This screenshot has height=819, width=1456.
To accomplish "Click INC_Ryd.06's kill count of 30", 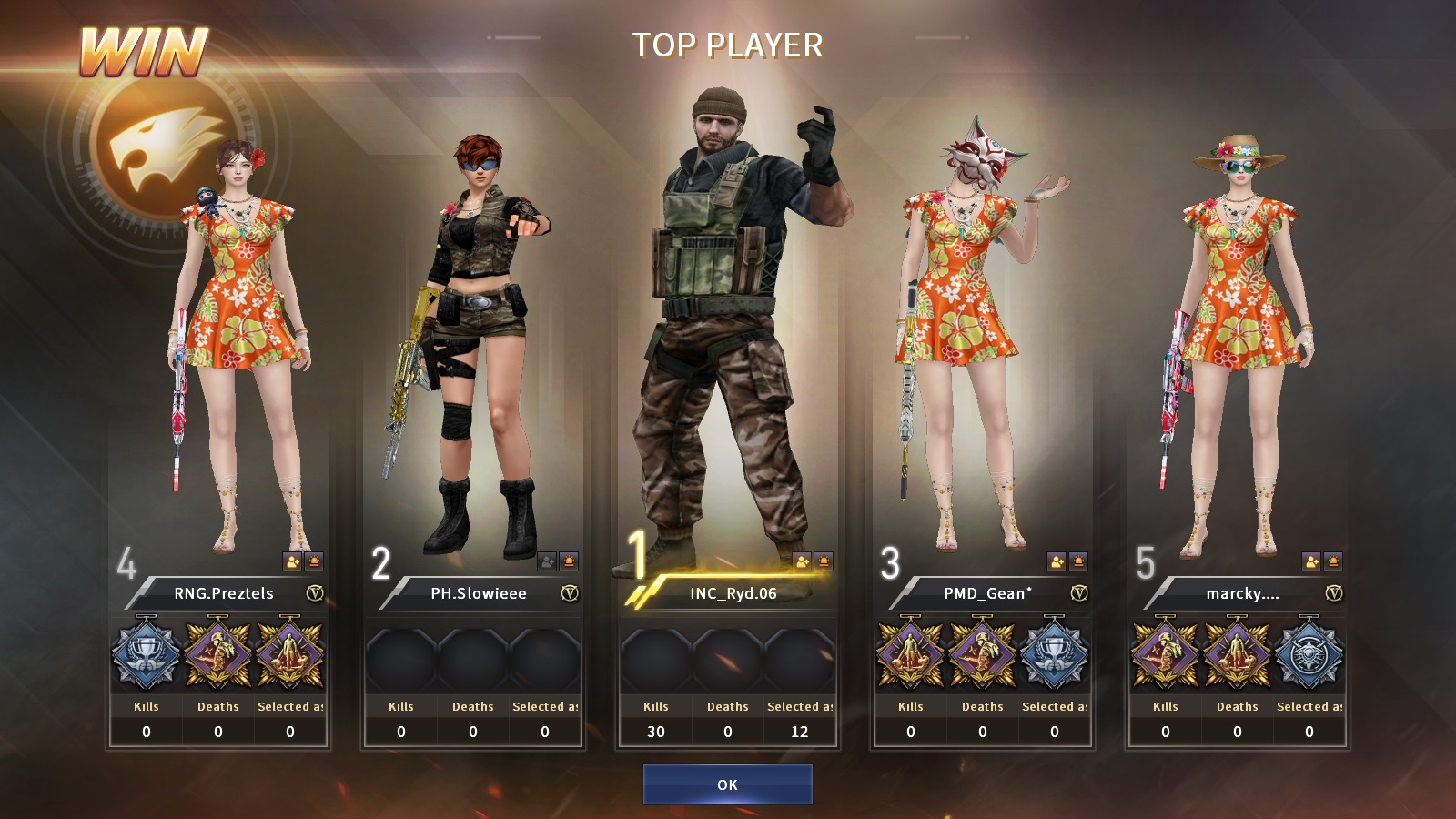I will point(654,731).
